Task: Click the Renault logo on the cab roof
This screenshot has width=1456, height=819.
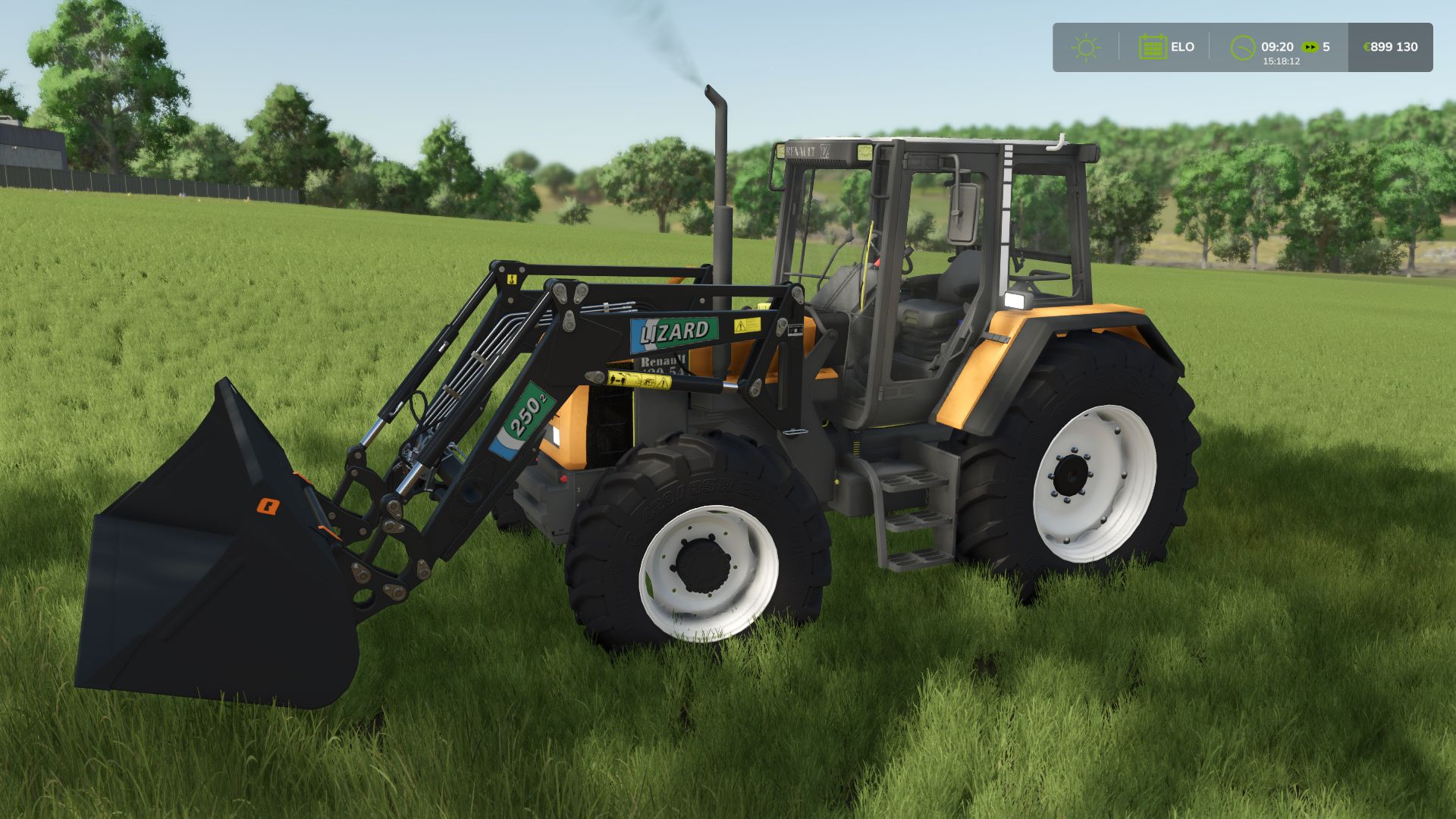Action: click(x=801, y=149)
